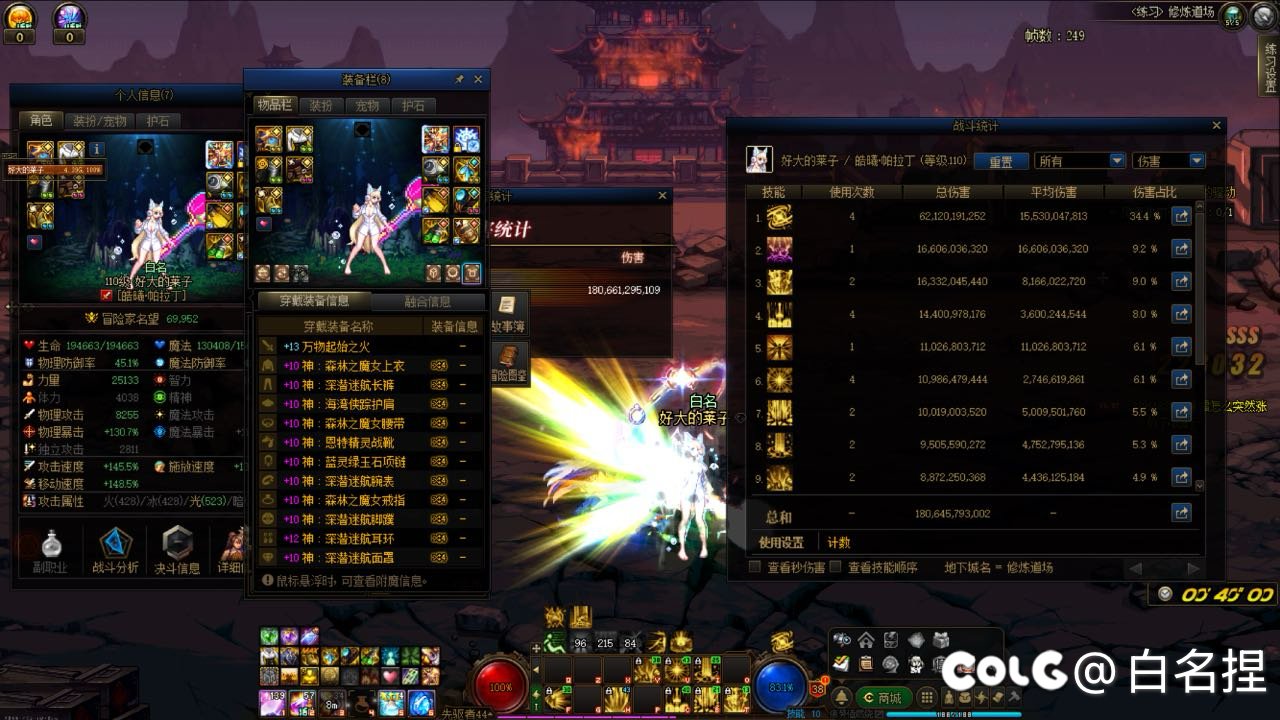
Task: Open the 伤害 type dropdown
Action: pyautogui.click(x=1168, y=161)
